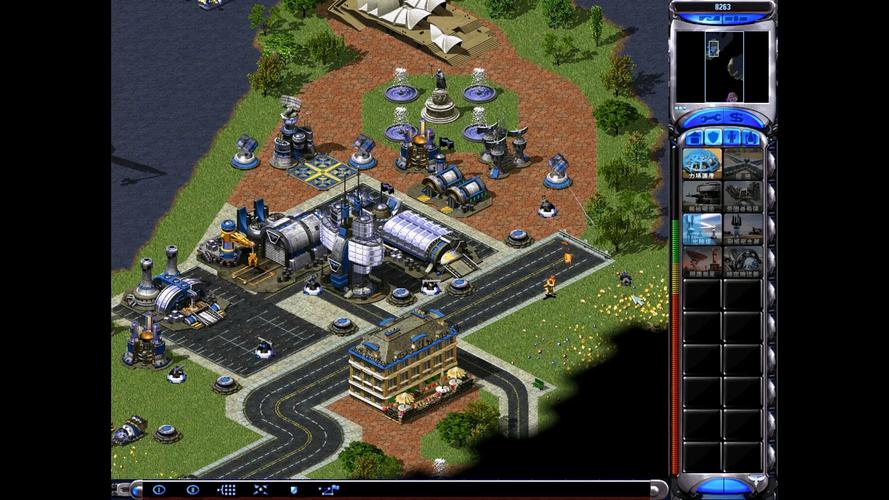This screenshot has height=500, width=889.
Task: Activate the dollar-sign sell button
Action: 737,117
